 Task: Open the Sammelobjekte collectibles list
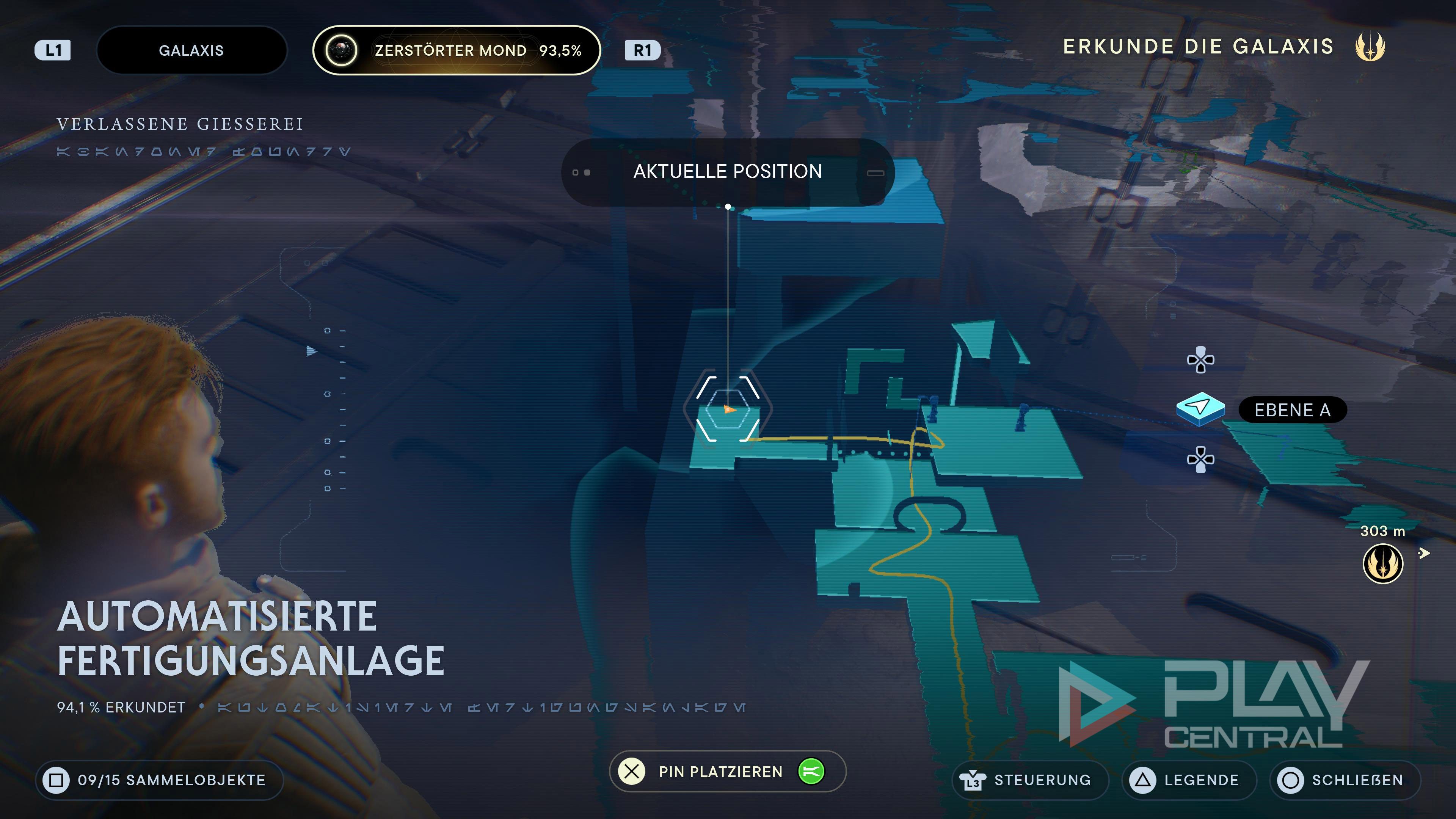click(159, 780)
